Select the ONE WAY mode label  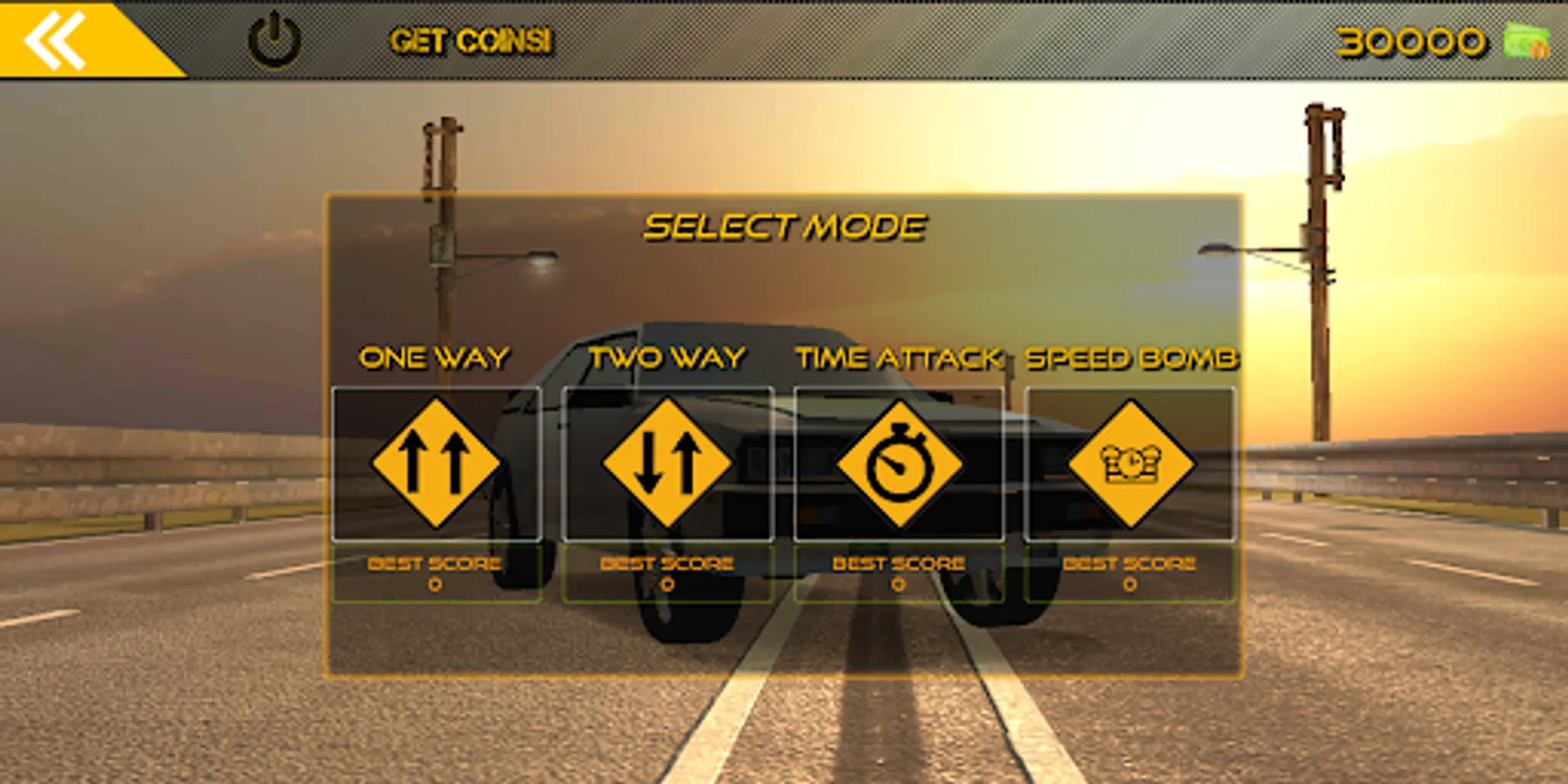436,355
